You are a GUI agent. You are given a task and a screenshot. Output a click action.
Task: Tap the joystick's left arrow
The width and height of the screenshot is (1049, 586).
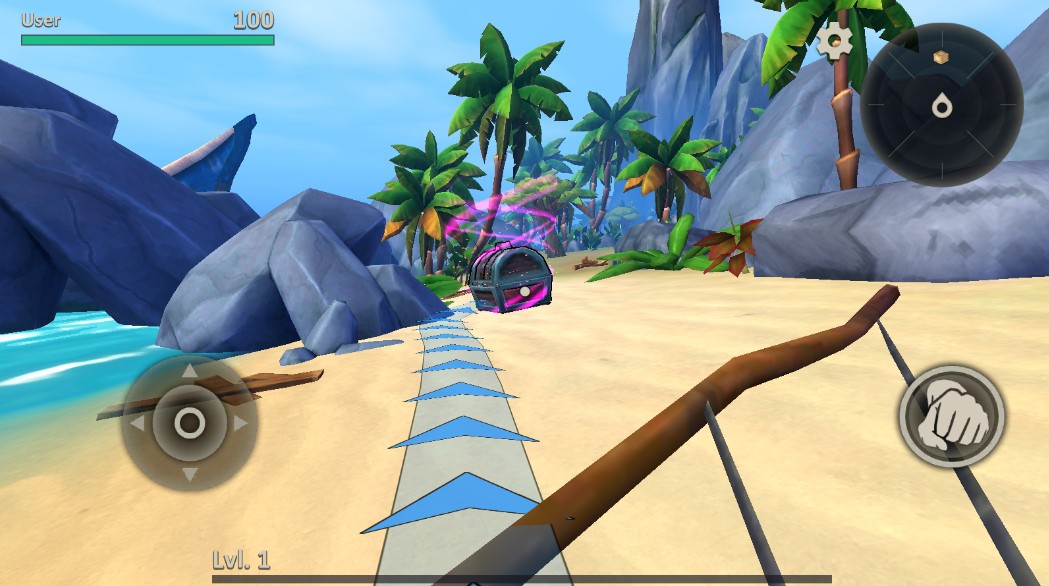(x=139, y=423)
